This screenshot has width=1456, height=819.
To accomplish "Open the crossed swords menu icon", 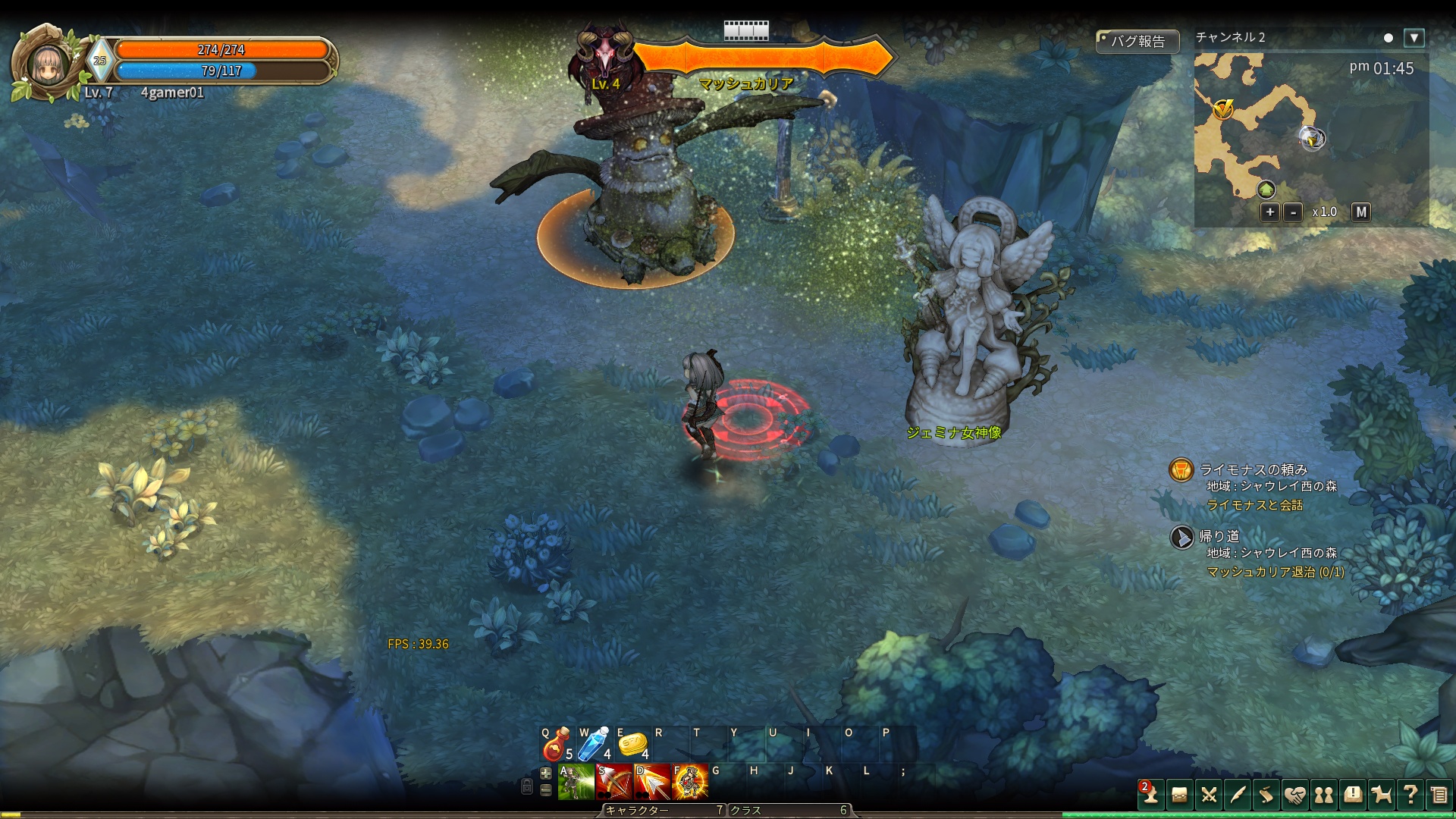I will pos(1209,794).
